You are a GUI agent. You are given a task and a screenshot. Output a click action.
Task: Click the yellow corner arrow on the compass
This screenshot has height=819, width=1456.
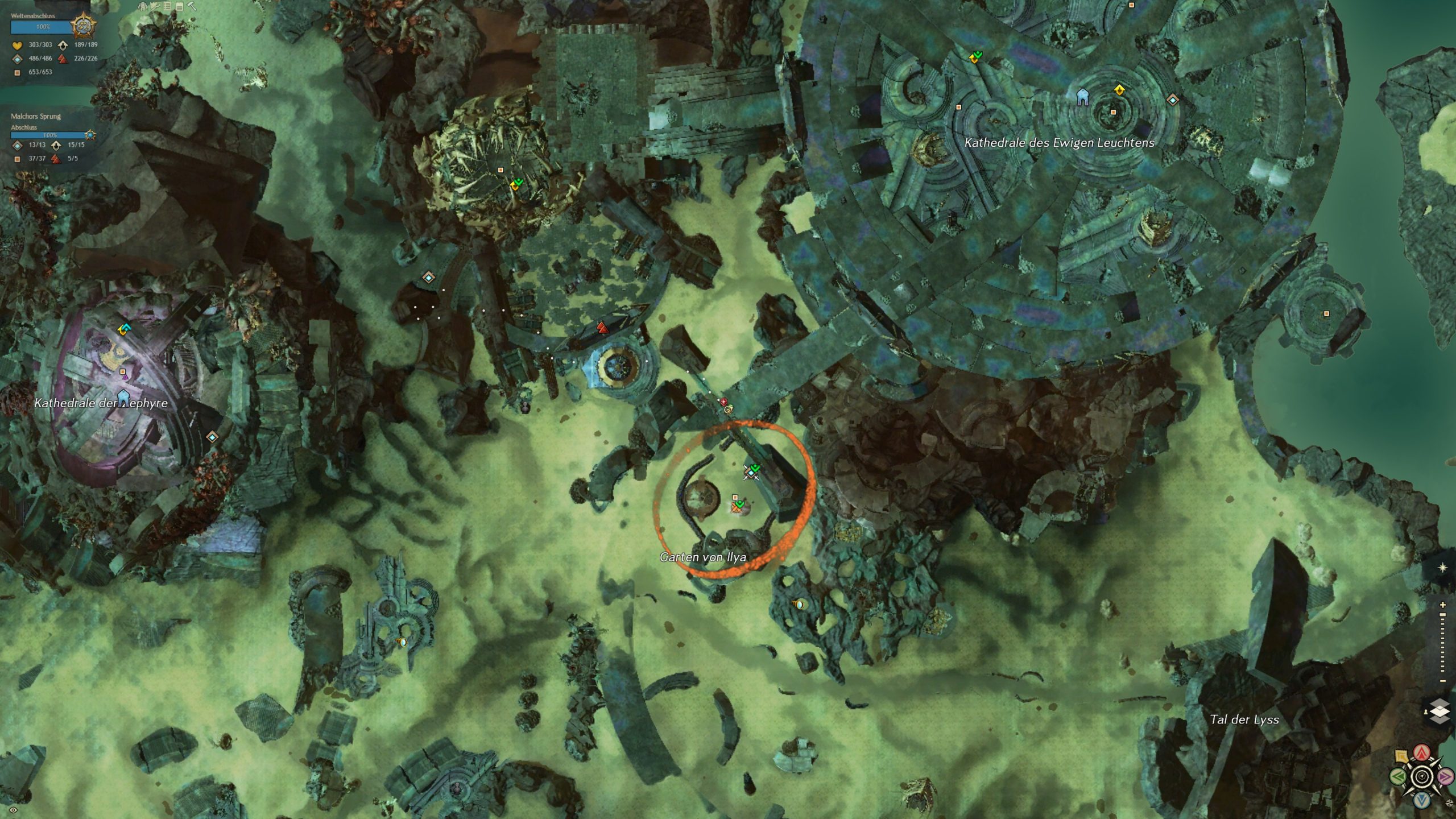(1402, 756)
